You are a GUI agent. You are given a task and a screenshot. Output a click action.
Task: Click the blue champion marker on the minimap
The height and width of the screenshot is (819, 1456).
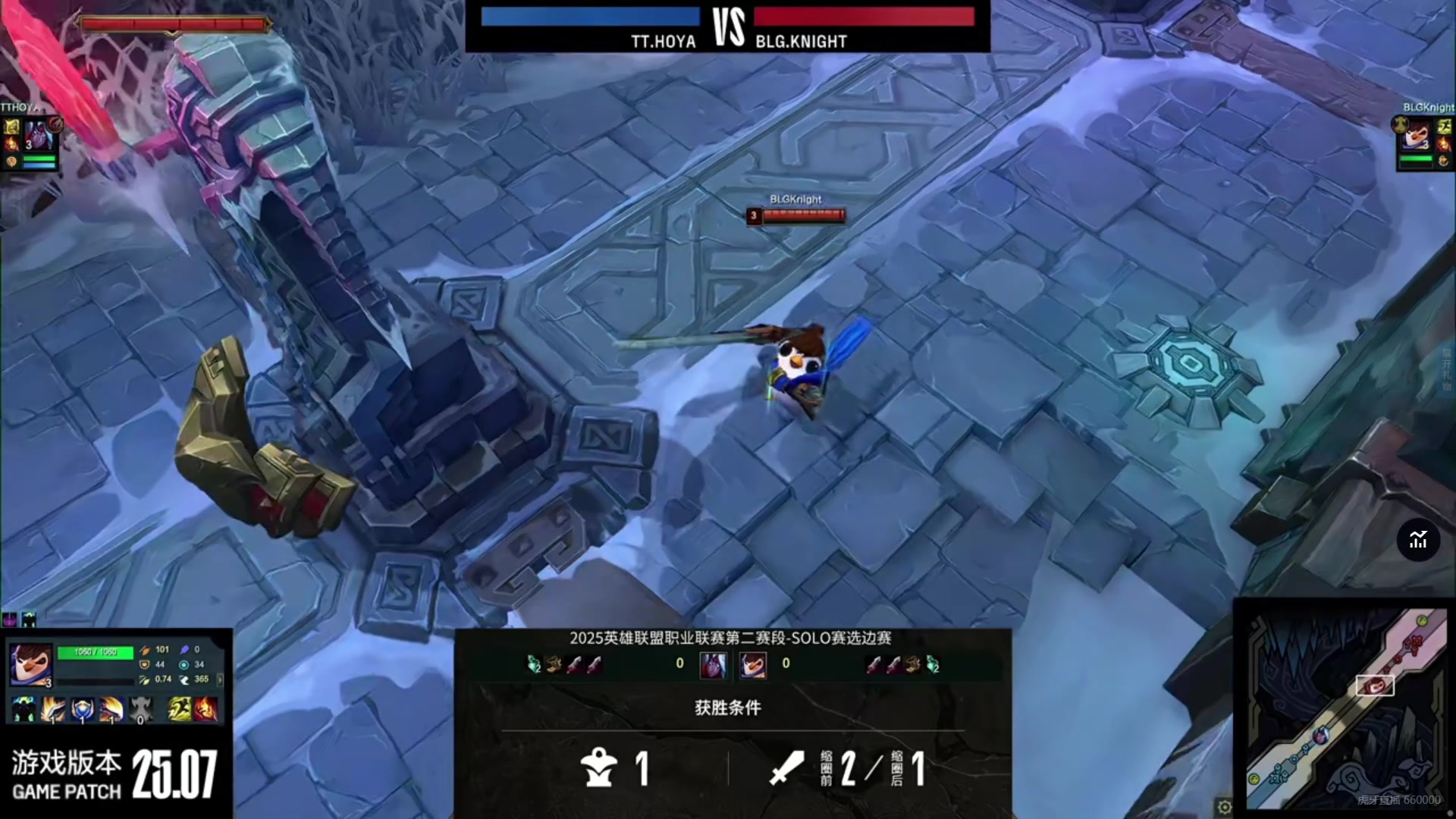[1321, 736]
